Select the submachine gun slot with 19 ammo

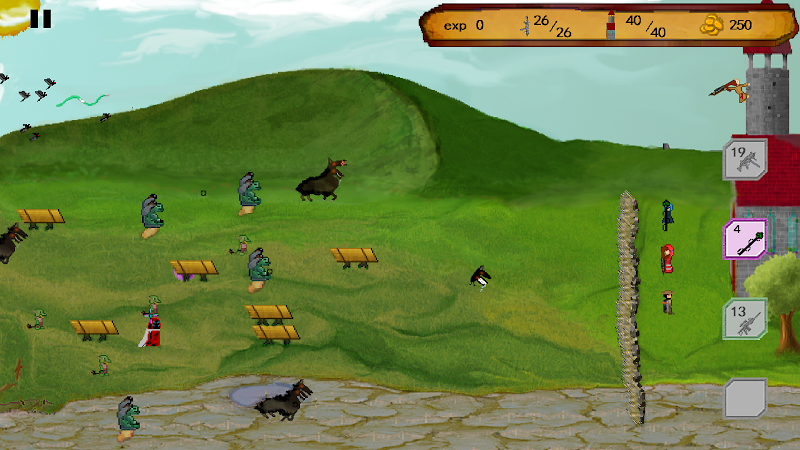(x=745, y=159)
